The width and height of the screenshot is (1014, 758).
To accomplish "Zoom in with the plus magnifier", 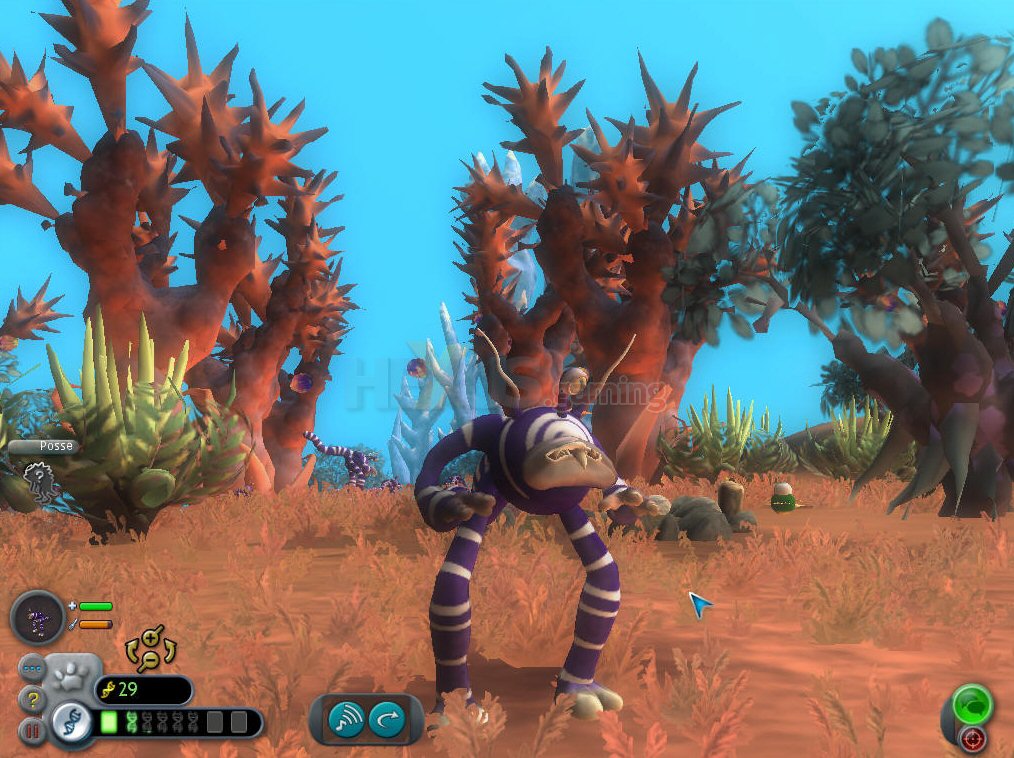I will [x=151, y=637].
